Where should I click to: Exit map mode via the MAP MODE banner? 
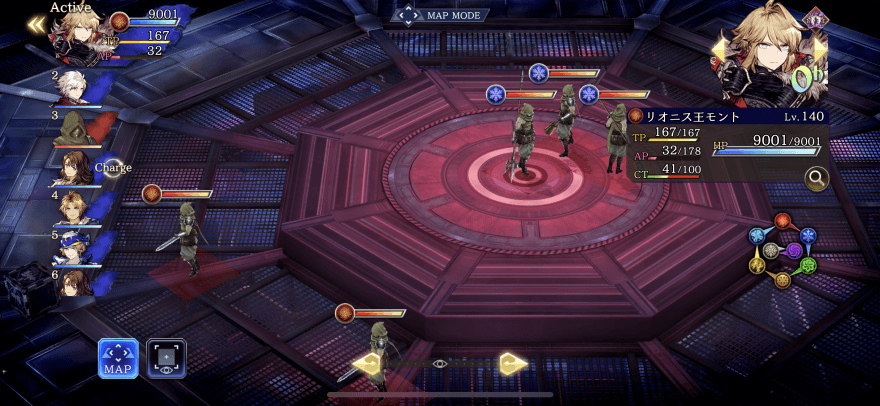[440, 15]
